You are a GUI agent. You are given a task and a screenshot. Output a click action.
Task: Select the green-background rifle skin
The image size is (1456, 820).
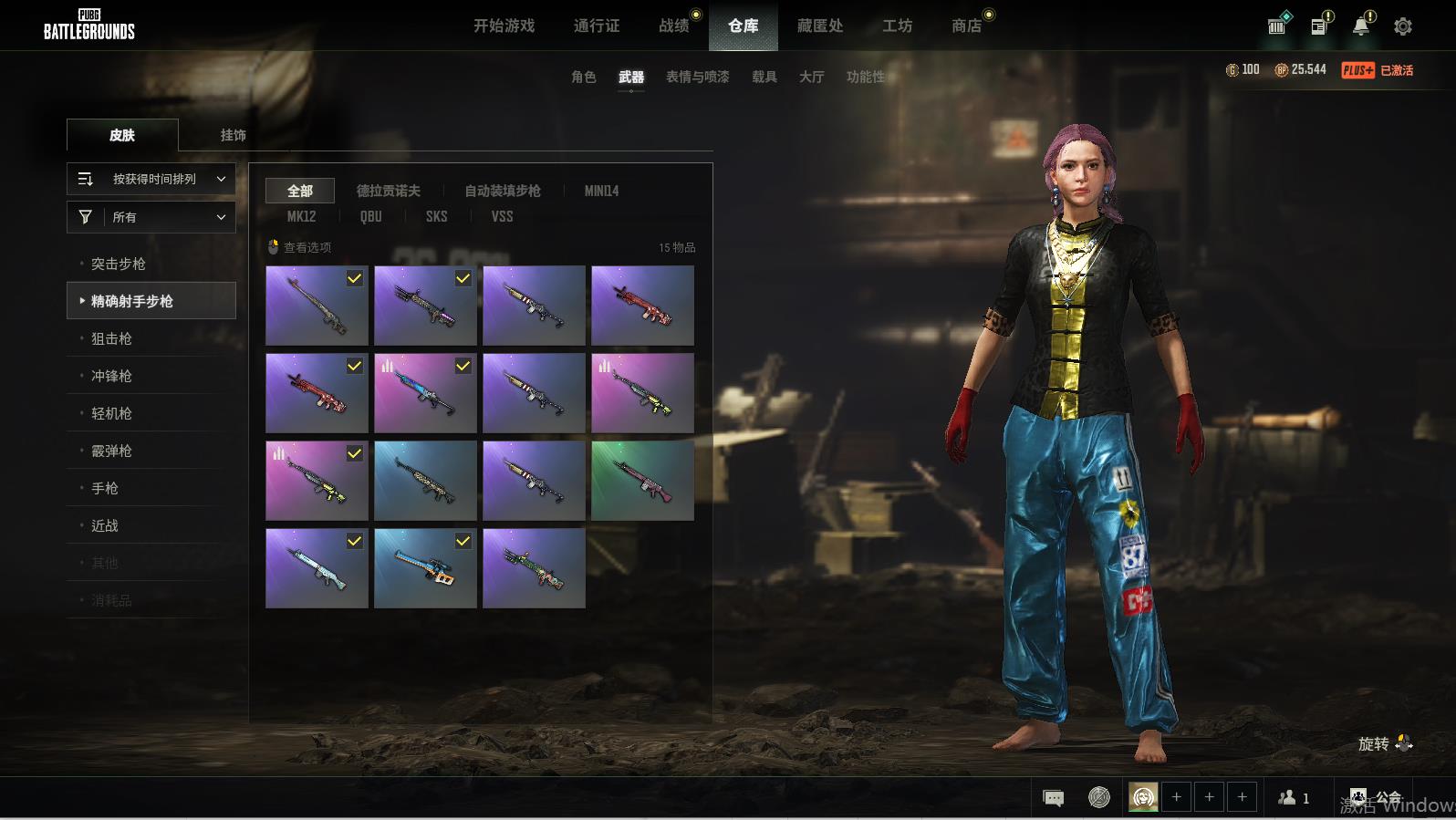tap(642, 481)
